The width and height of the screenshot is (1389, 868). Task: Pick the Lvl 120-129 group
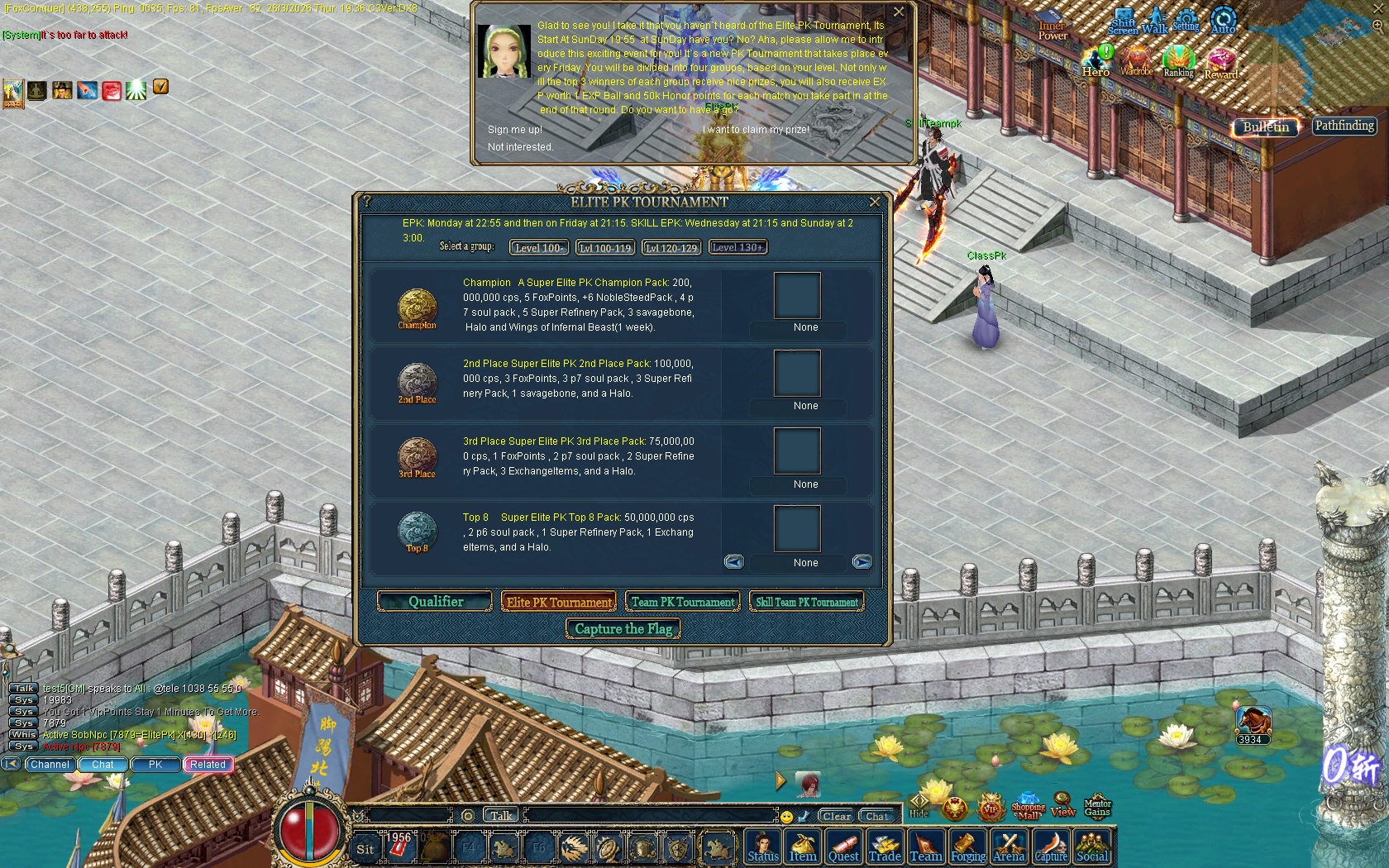tap(671, 248)
